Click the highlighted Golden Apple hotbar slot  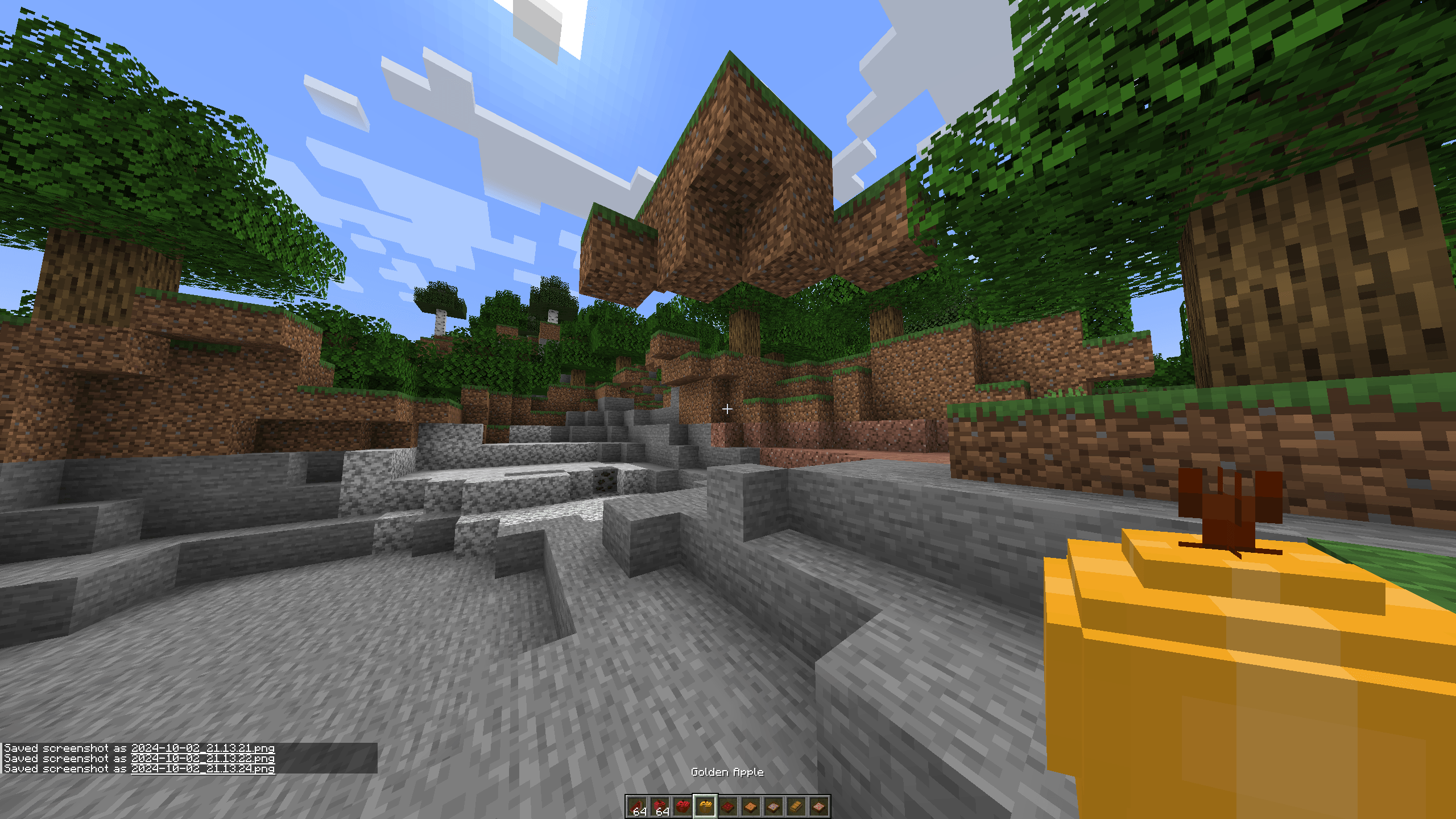(706, 806)
